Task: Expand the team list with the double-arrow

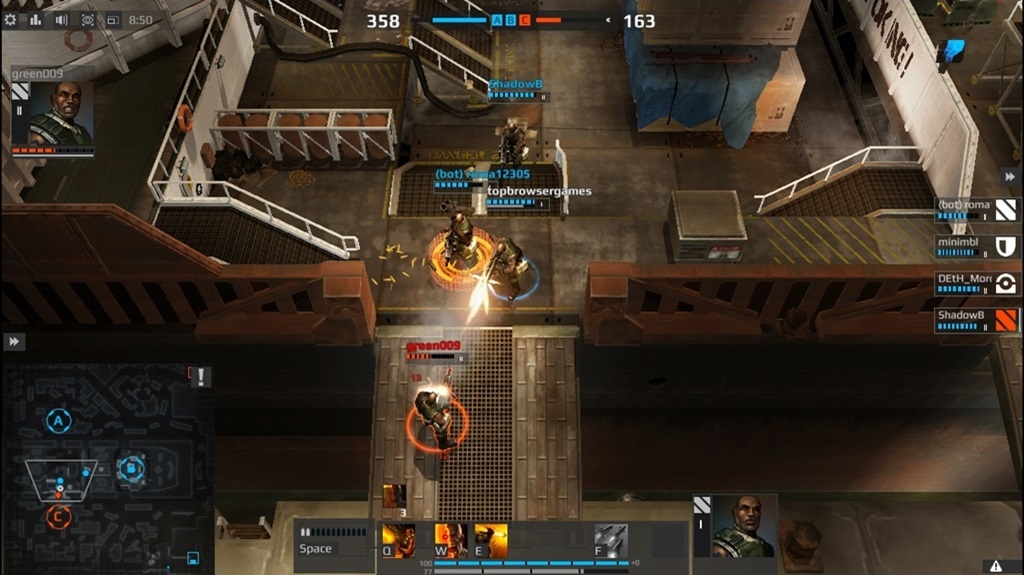Action: [x=1009, y=175]
